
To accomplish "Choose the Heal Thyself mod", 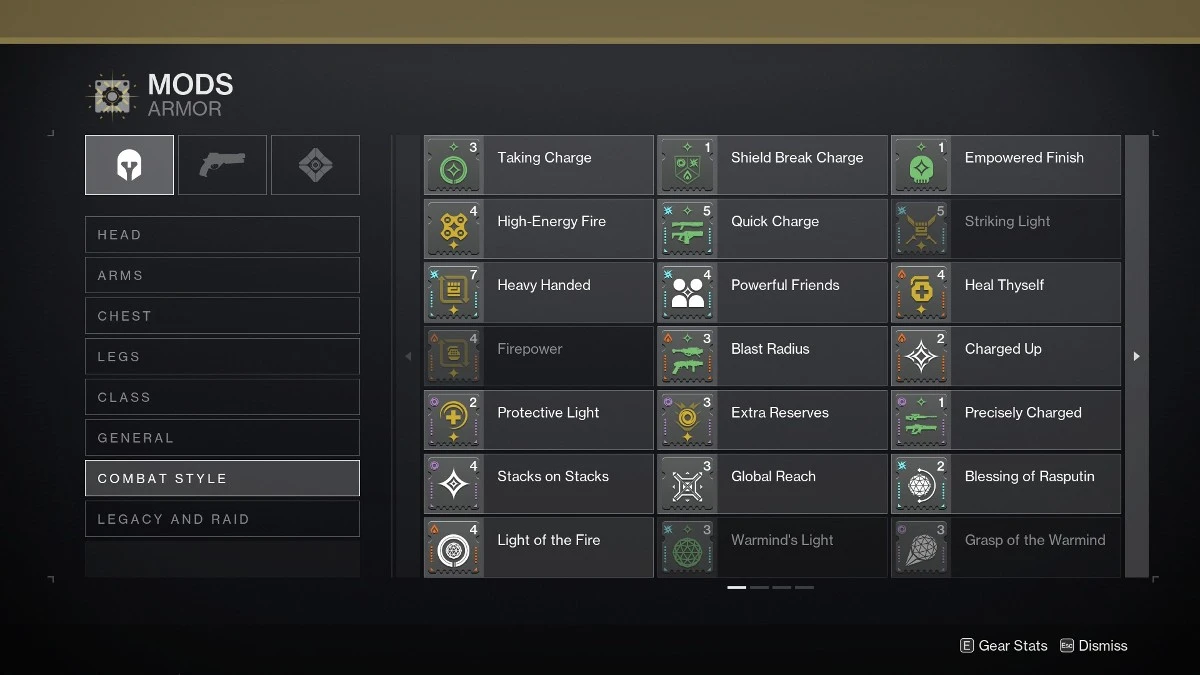I will (x=1006, y=293).
